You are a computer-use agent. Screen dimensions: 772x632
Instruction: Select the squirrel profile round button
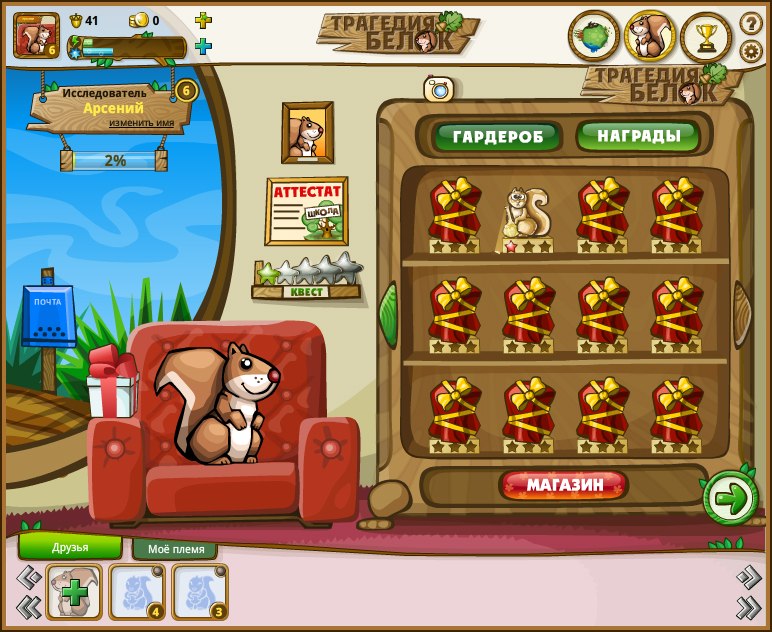650,37
